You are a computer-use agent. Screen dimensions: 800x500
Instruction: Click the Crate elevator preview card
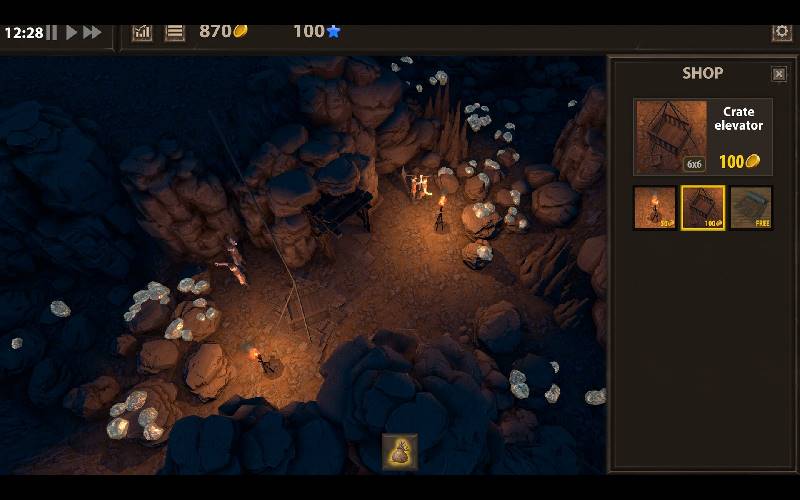(x=703, y=136)
